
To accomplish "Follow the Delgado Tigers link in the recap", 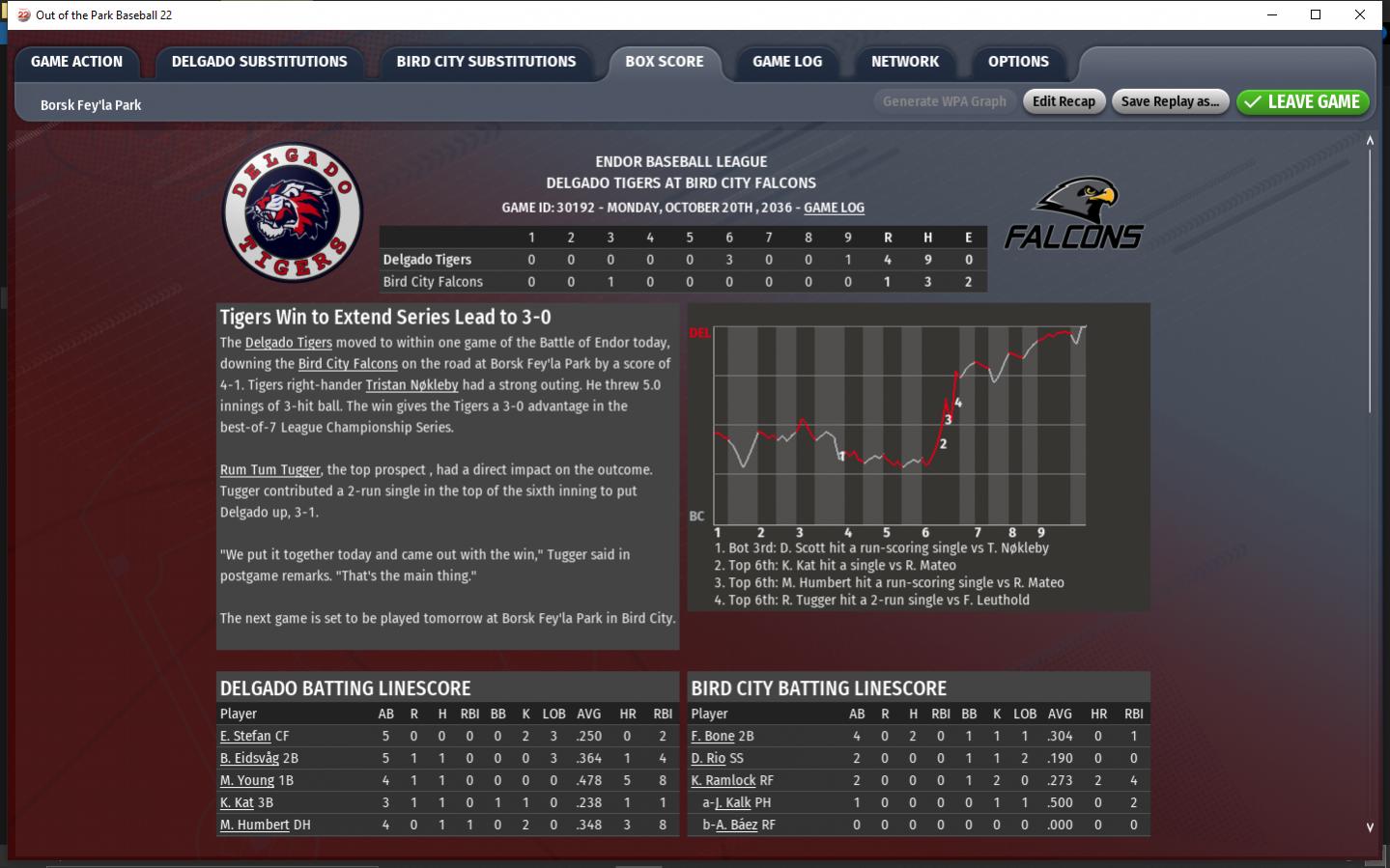I will pyautogui.click(x=288, y=343).
